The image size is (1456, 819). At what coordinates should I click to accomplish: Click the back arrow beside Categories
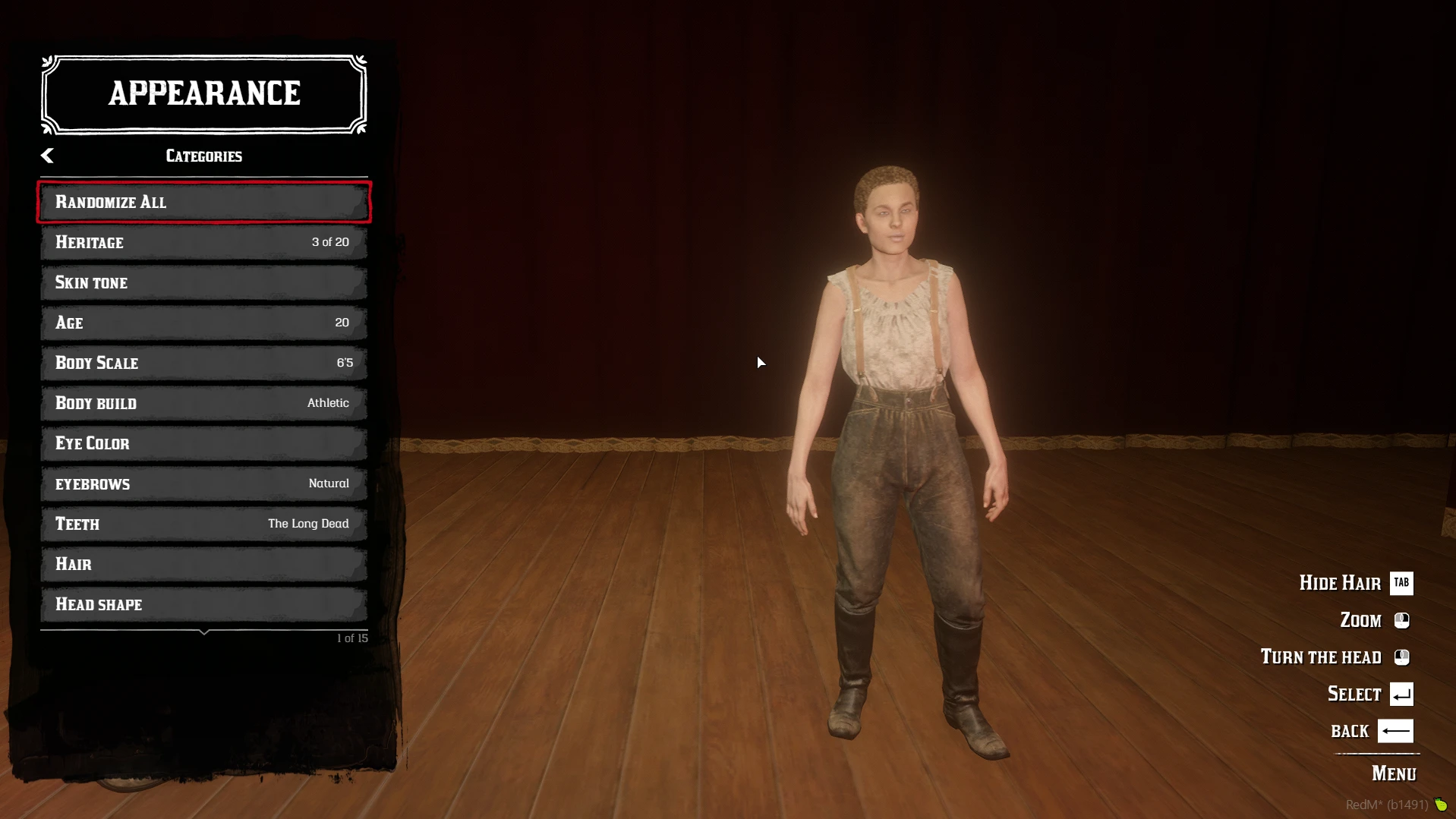(47, 156)
